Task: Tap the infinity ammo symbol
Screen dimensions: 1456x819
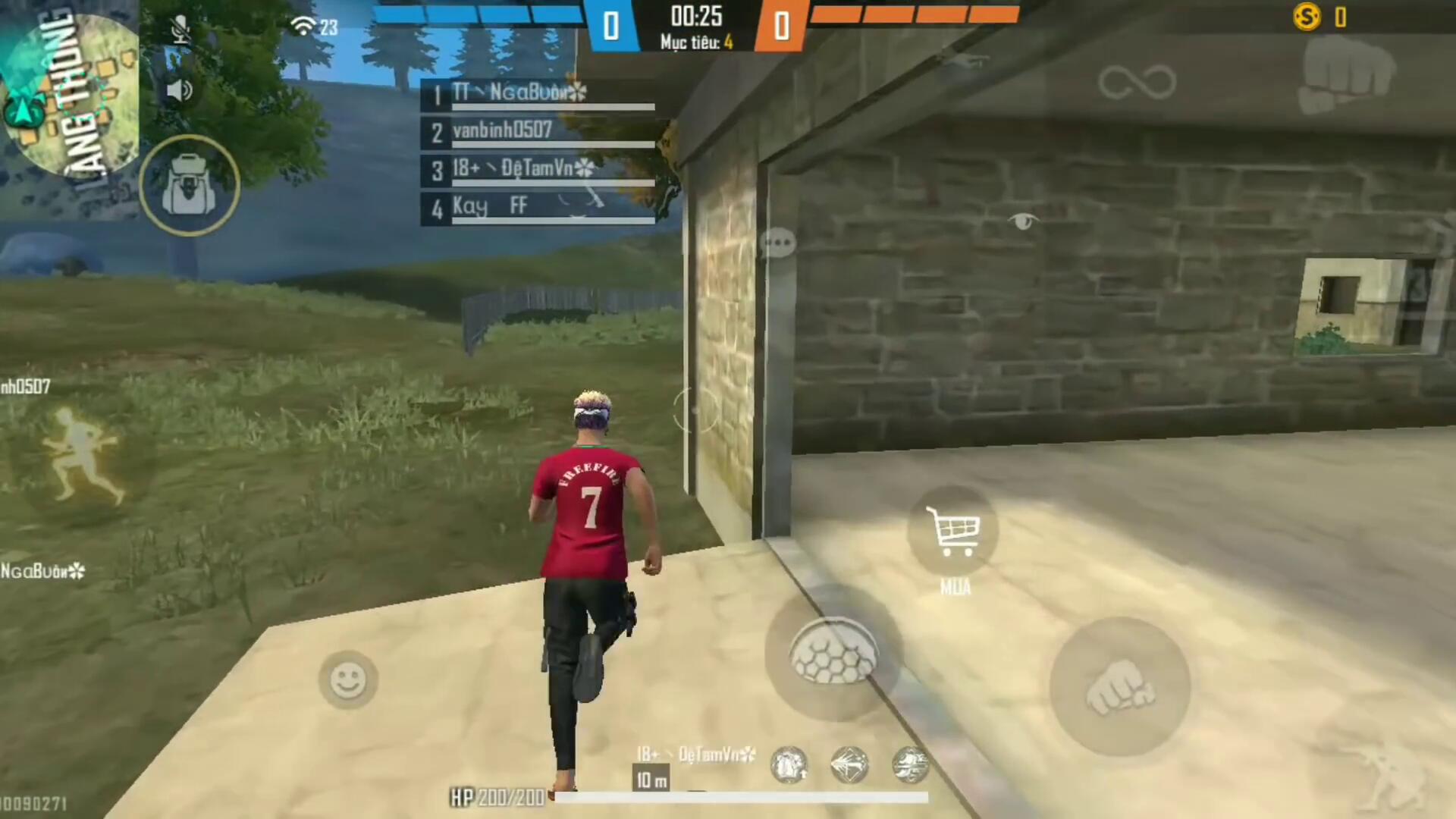Action: tap(1136, 82)
